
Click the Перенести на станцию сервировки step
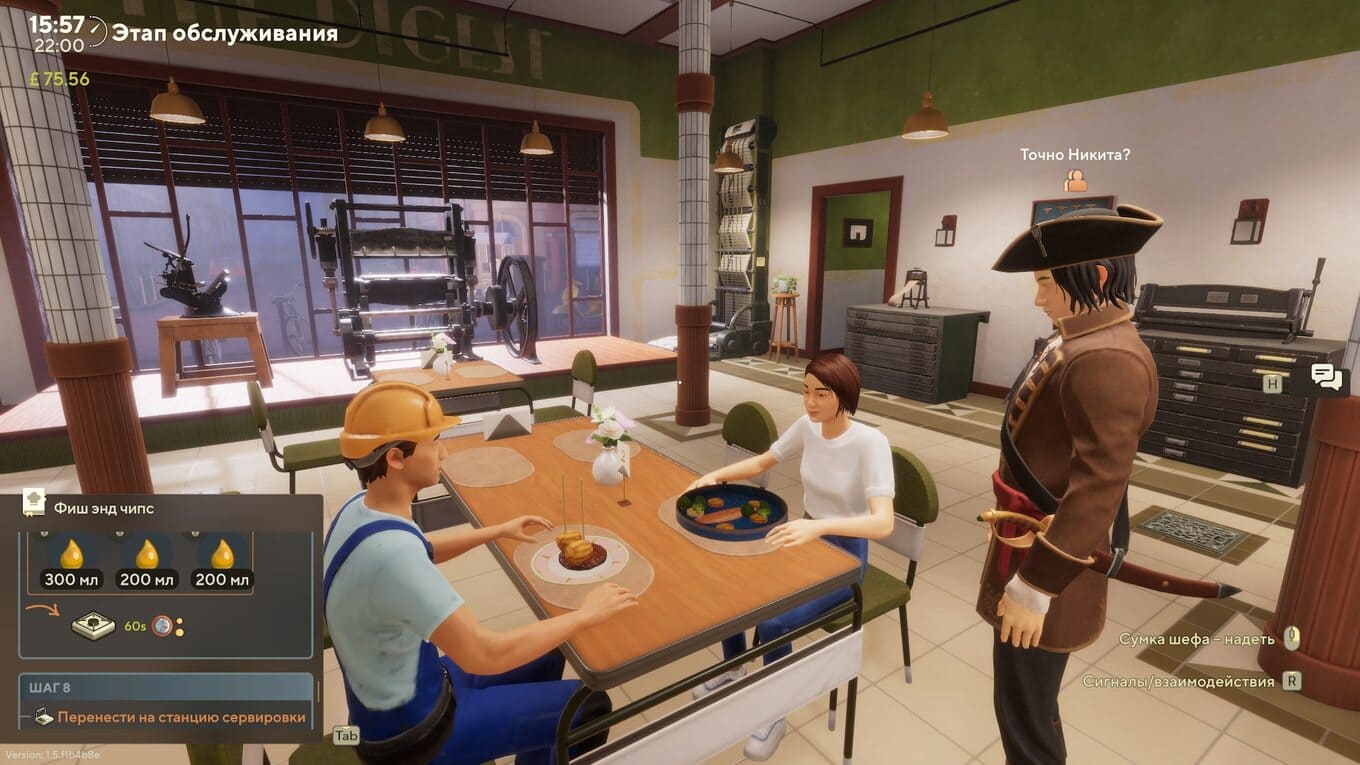click(181, 716)
